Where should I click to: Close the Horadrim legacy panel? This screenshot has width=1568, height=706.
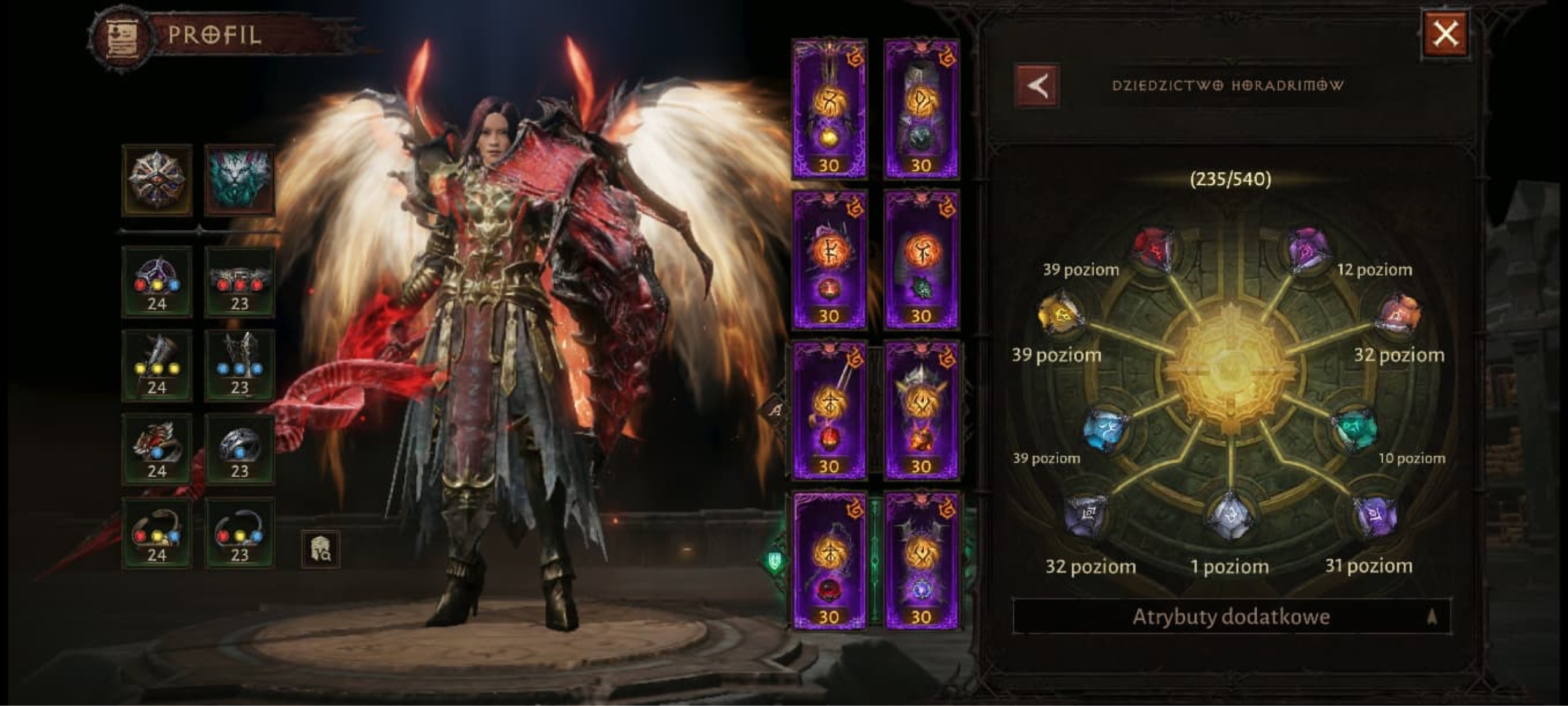coord(1445,34)
